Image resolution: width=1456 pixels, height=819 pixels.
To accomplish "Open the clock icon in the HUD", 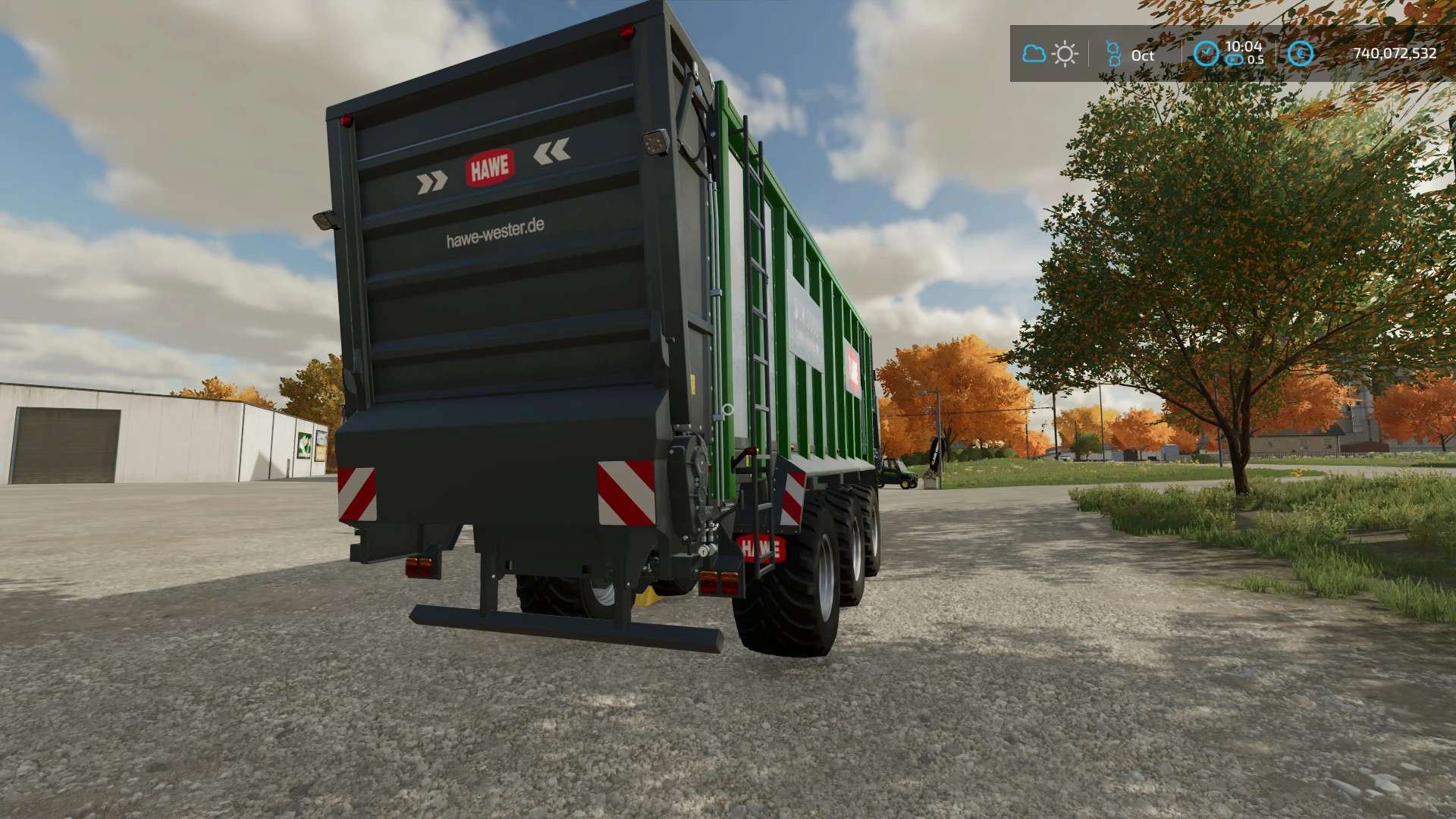I will point(1206,53).
